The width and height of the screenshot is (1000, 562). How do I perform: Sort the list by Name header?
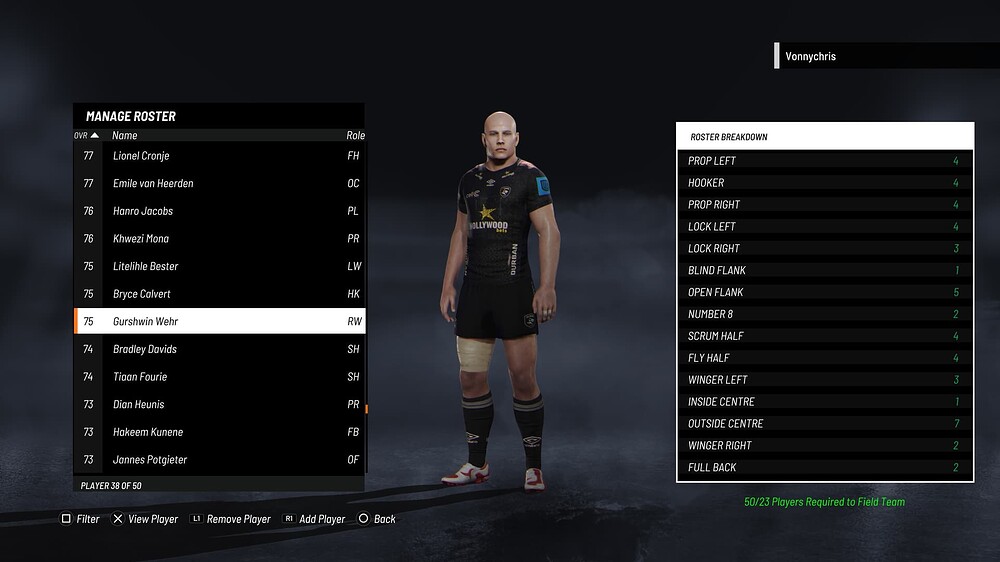pos(125,135)
